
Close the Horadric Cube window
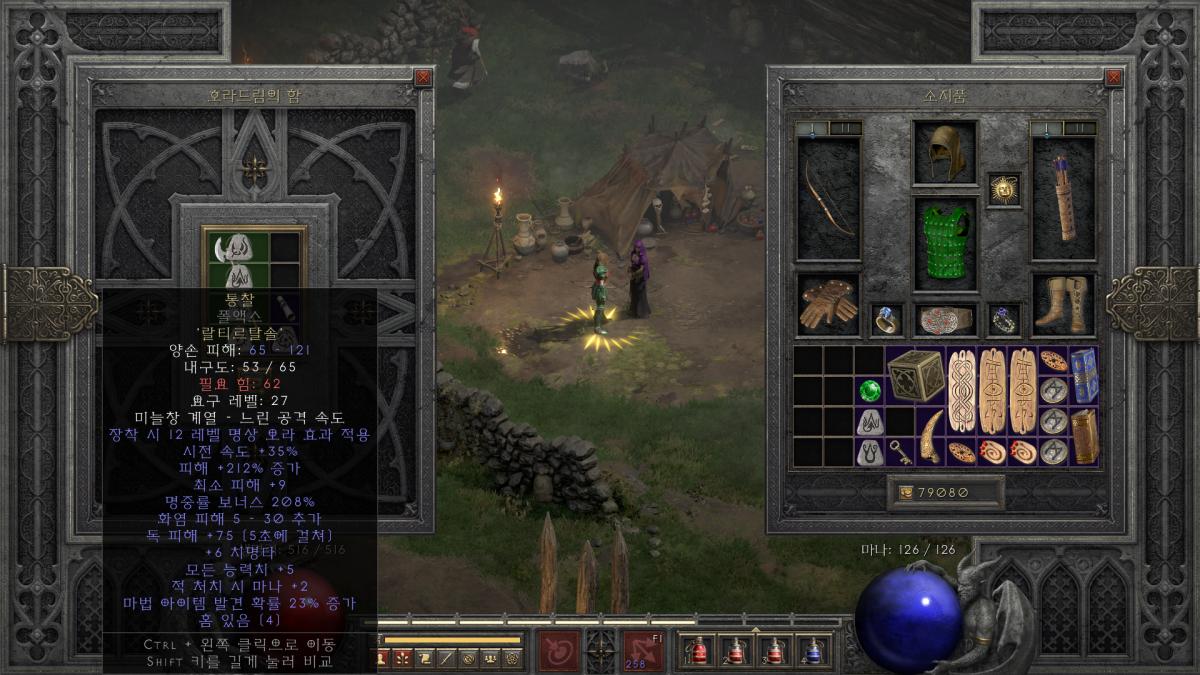(424, 77)
